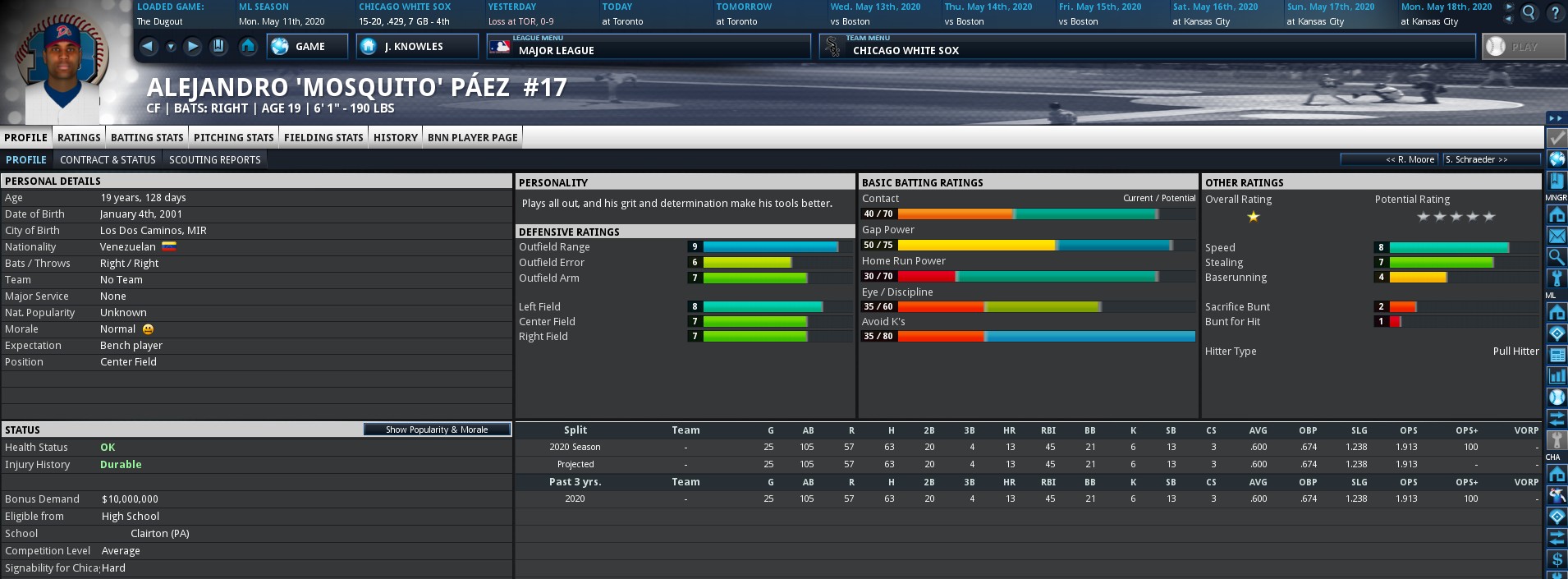Image resolution: width=1568 pixels, height=579 pixels.
Task: Open the Batting Stats tab
Action: [x=147, y=137]
